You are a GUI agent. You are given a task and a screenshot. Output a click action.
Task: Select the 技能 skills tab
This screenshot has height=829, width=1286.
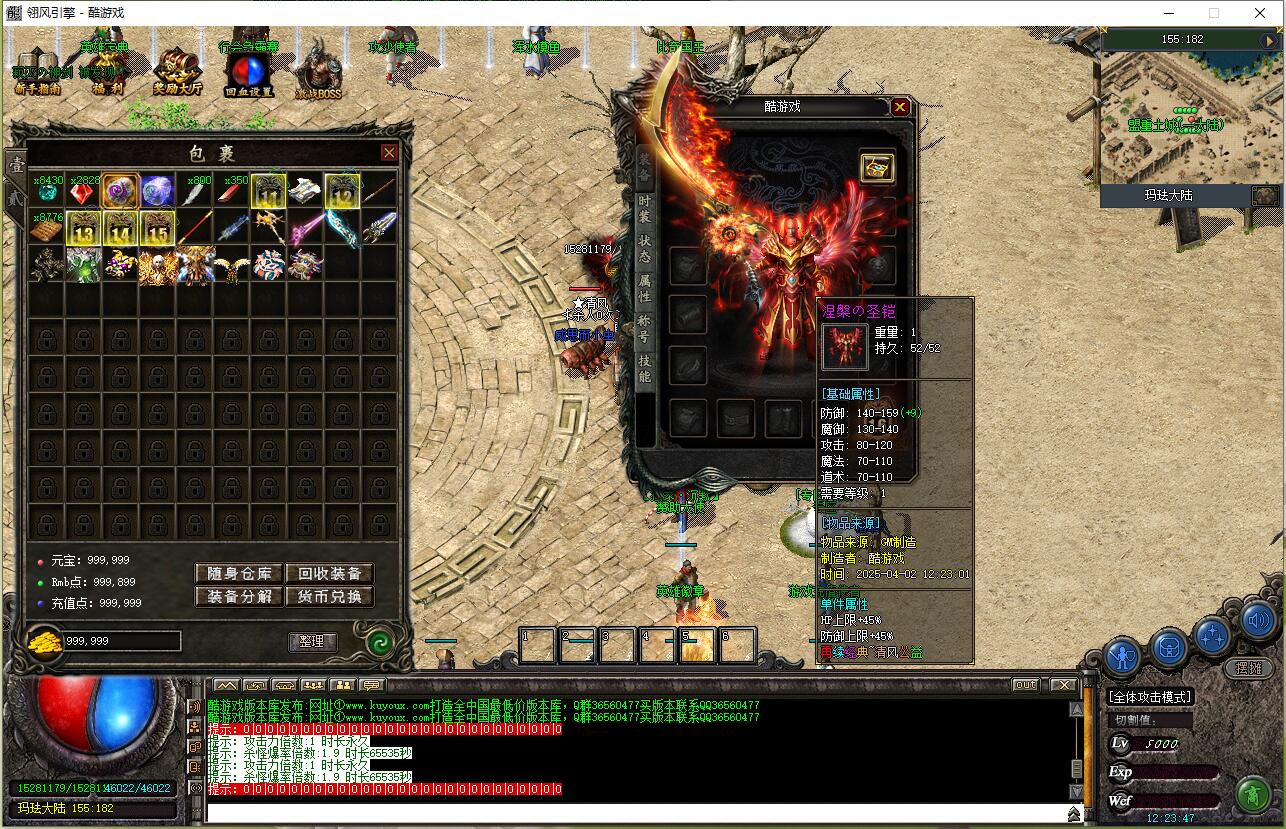tap(645, 368)
